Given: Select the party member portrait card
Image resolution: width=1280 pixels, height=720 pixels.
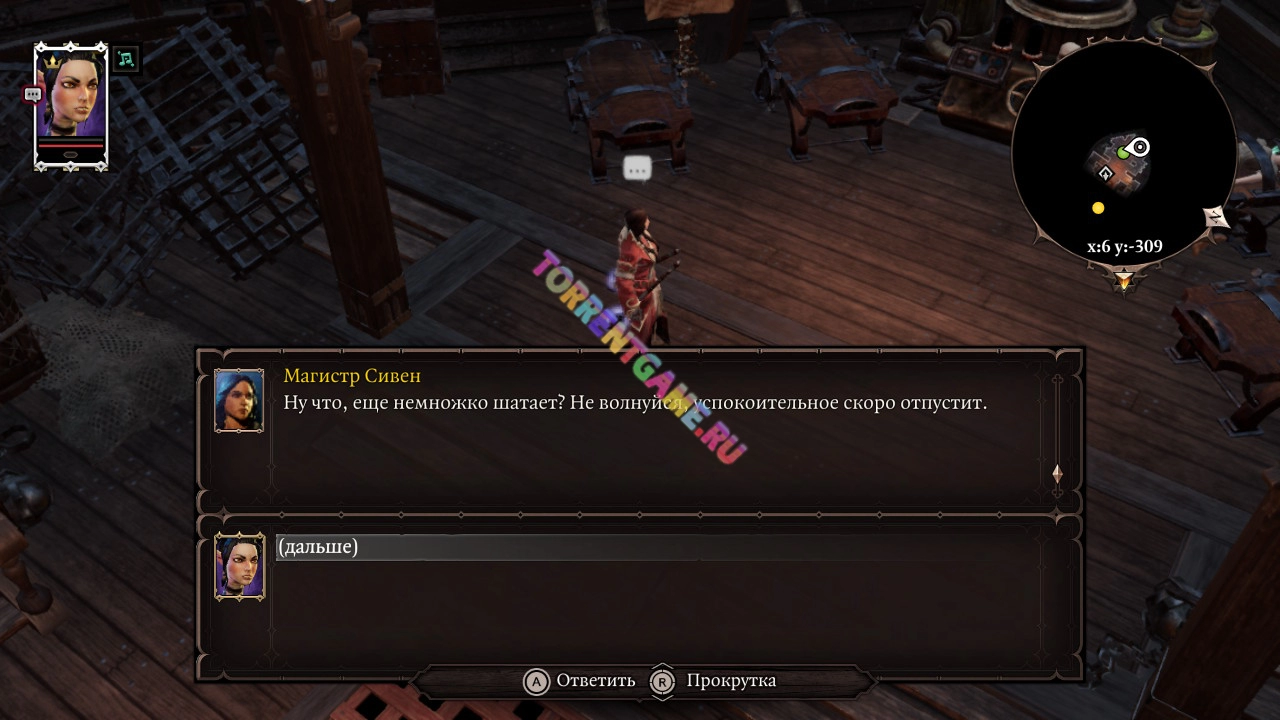Looking at the screenshot, I should coord(71,105).
